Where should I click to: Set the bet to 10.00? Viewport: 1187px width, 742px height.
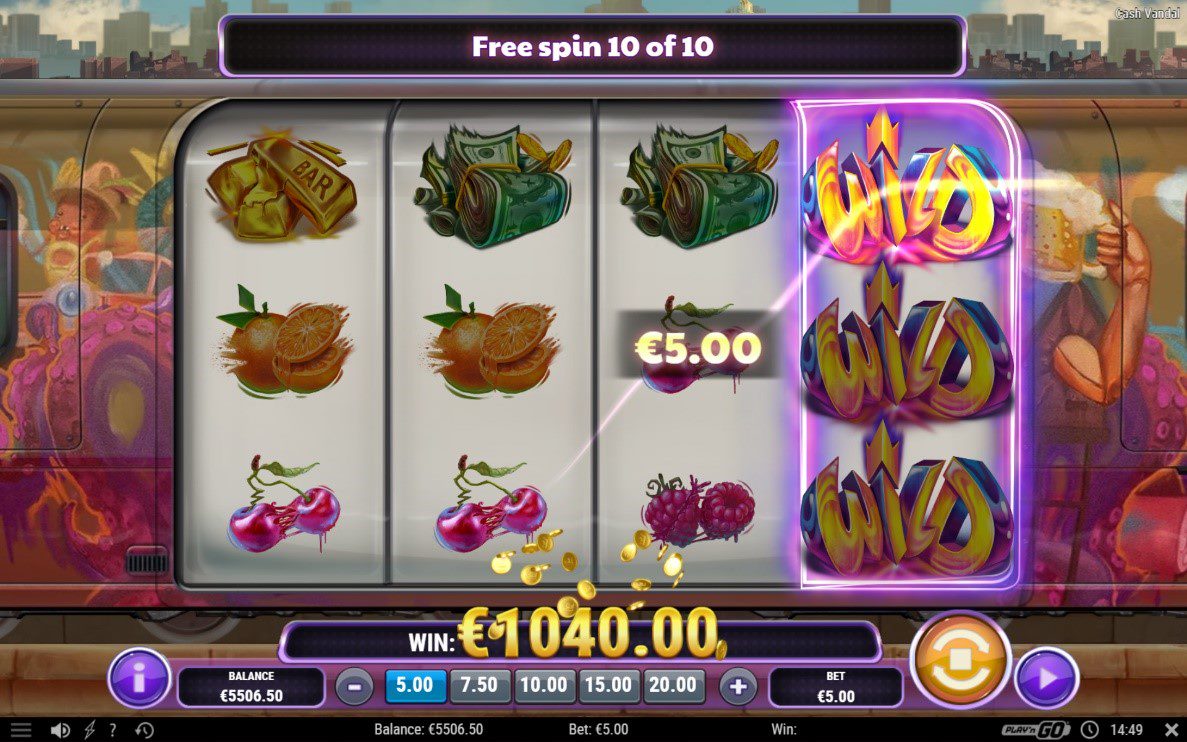click(x=544, y=685)
